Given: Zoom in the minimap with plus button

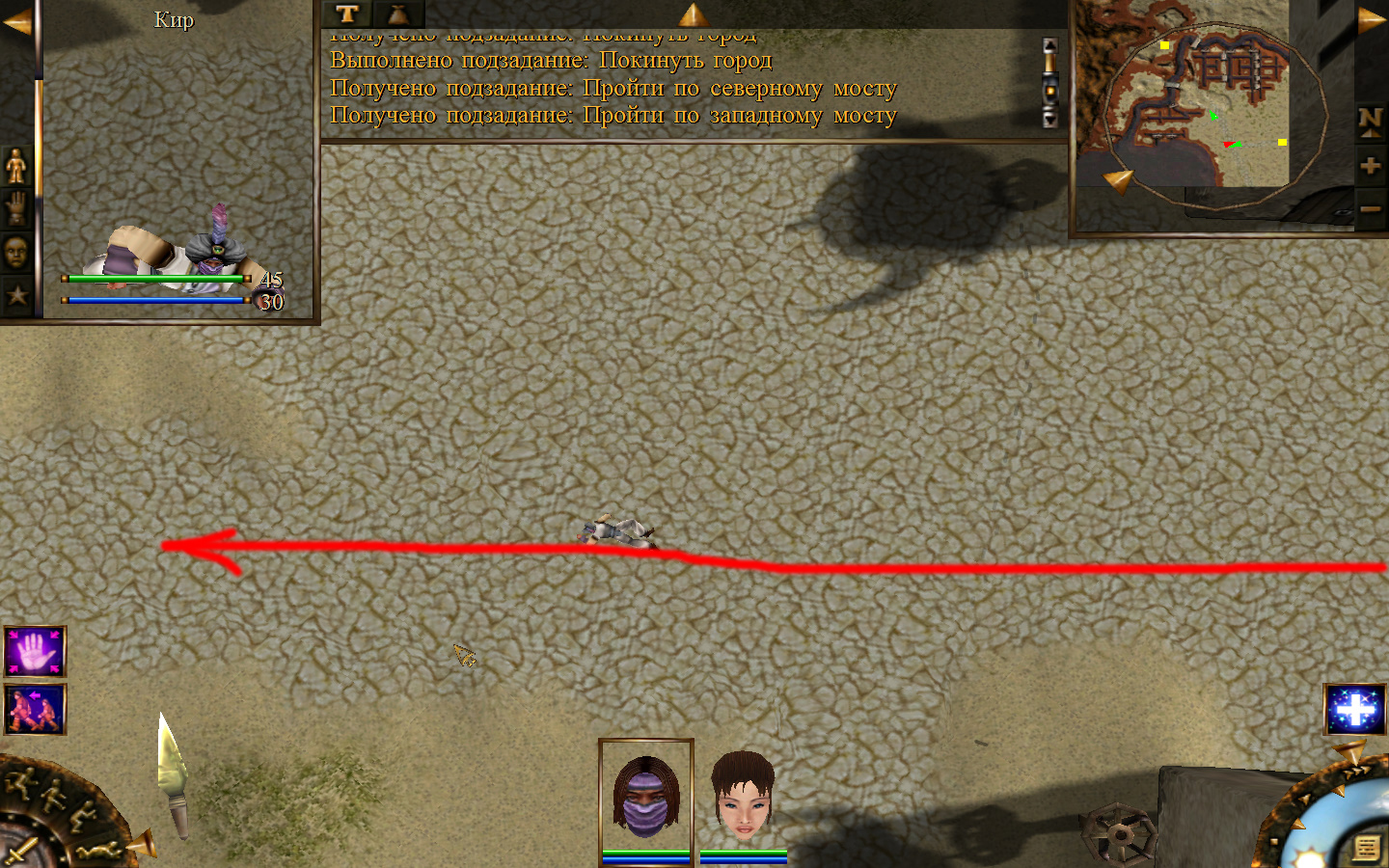Looking at the screenshot, I should (1370, 166).
